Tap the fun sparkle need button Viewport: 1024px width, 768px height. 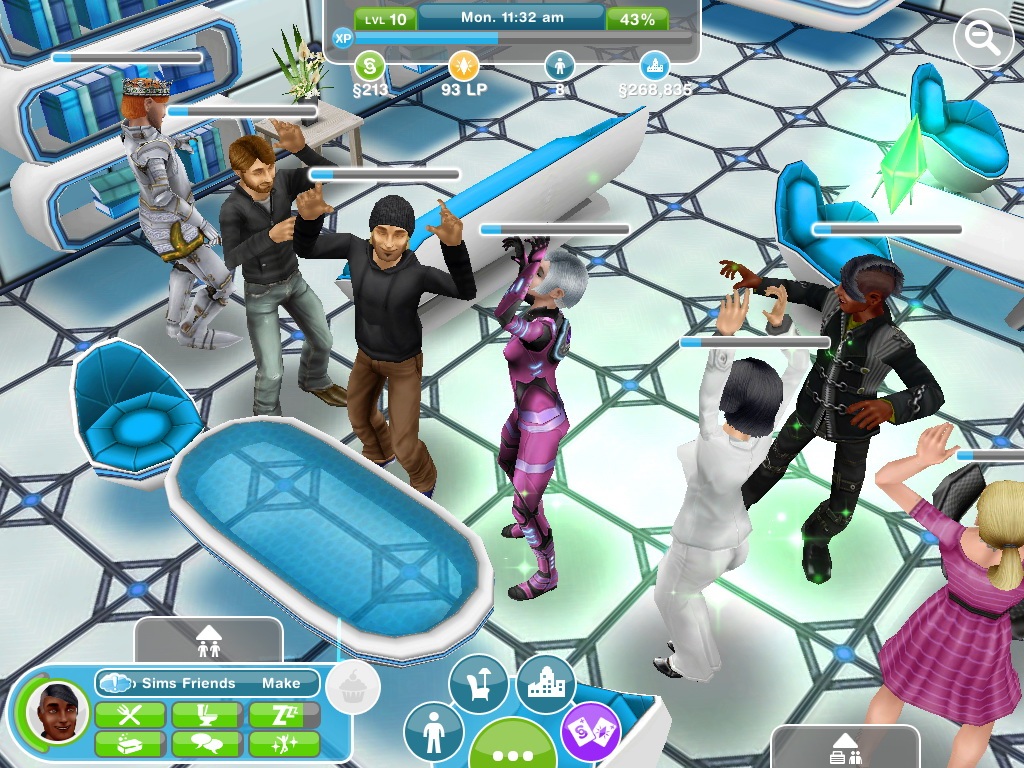284,744
